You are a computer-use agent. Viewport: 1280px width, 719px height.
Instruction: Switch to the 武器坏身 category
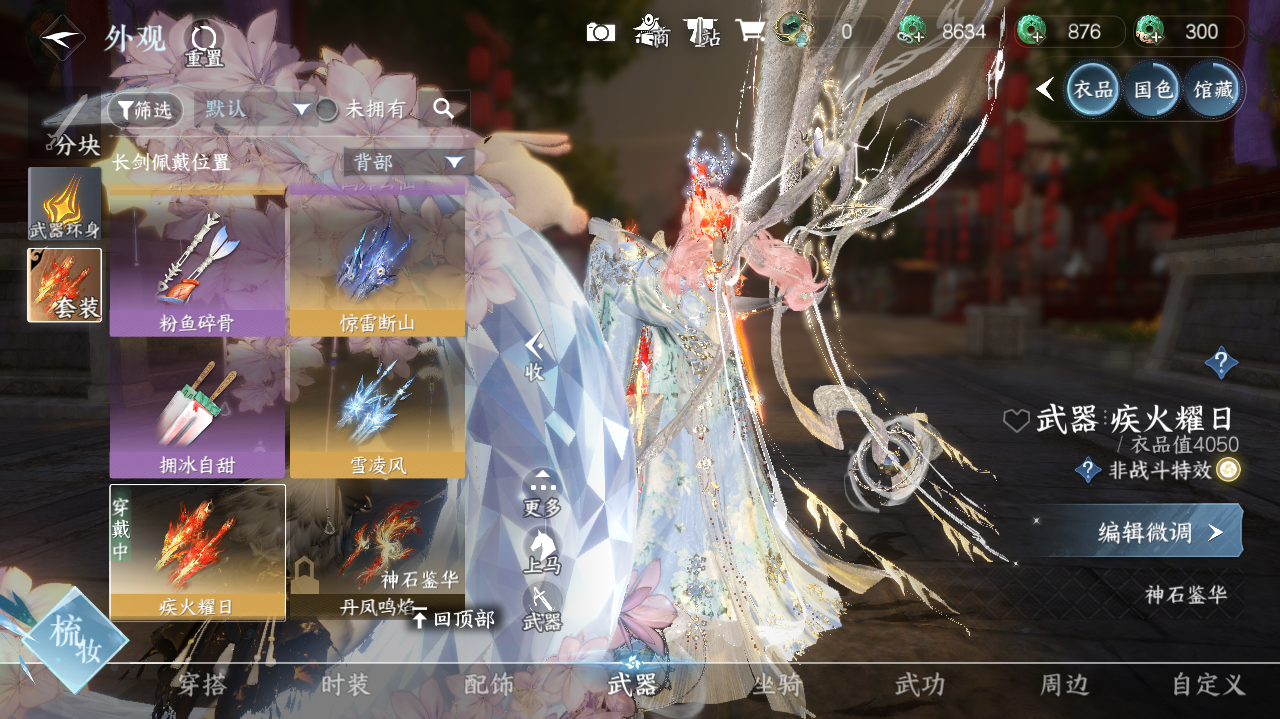pos(65,204)
